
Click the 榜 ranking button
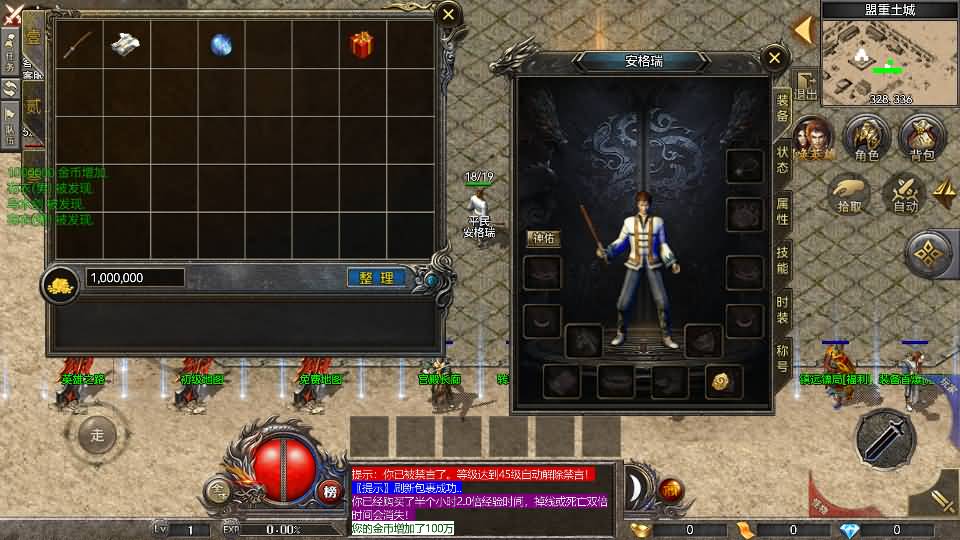330,491
